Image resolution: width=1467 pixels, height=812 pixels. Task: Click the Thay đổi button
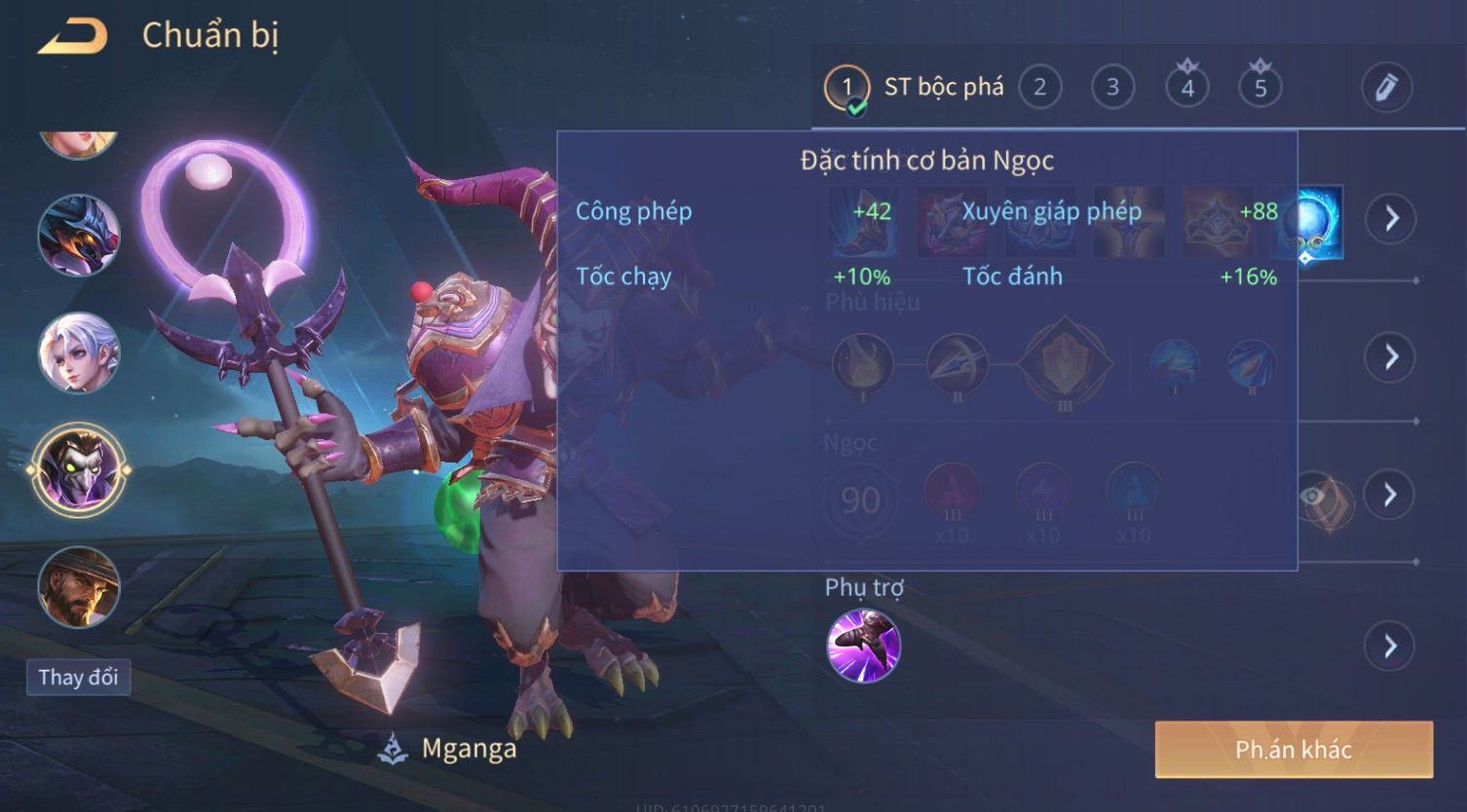pyautogui.click(x=78, y=677)
